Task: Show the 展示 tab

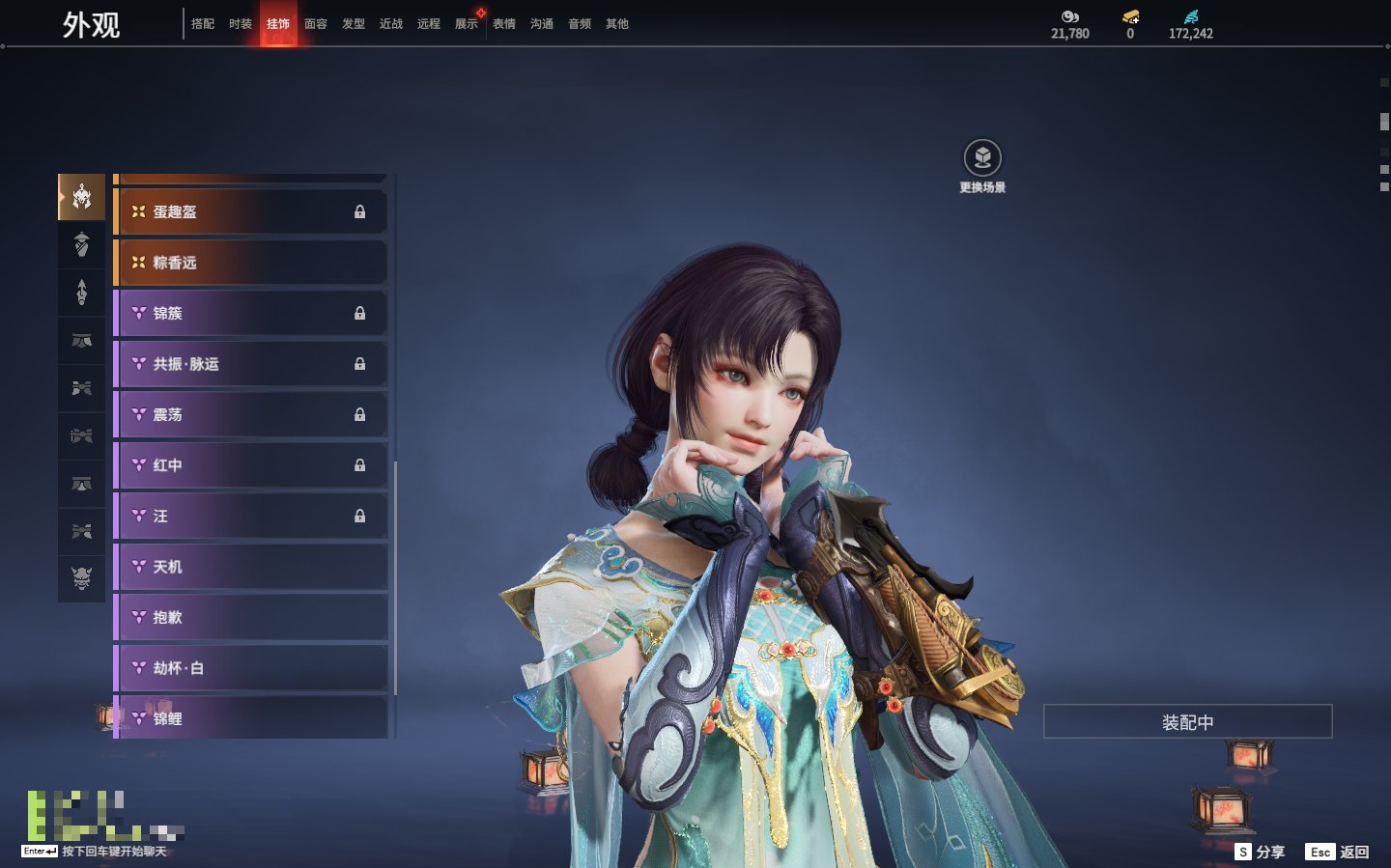Action: point(467,24)
